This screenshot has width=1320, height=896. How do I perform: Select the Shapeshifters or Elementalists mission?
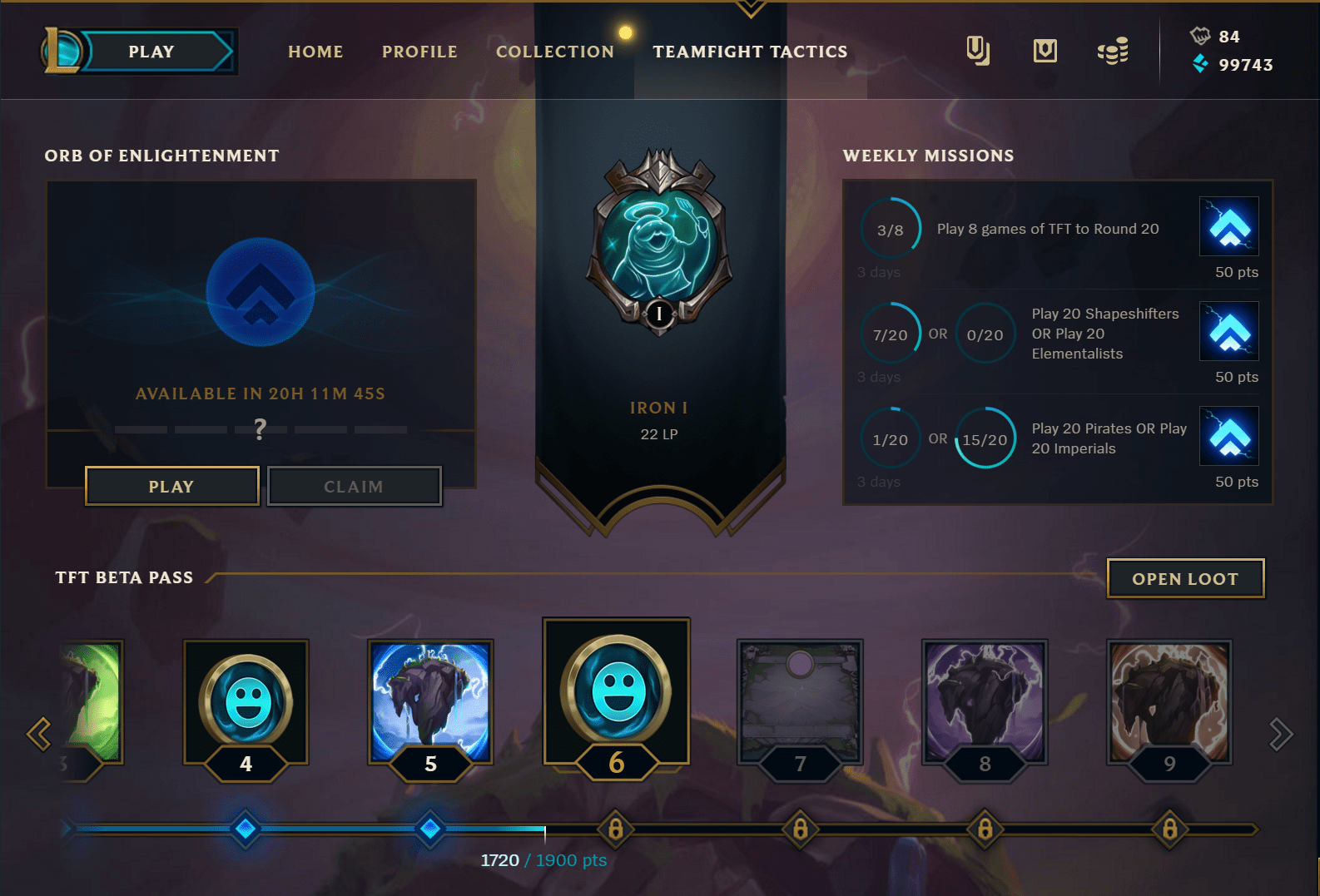click(1104, 334)
